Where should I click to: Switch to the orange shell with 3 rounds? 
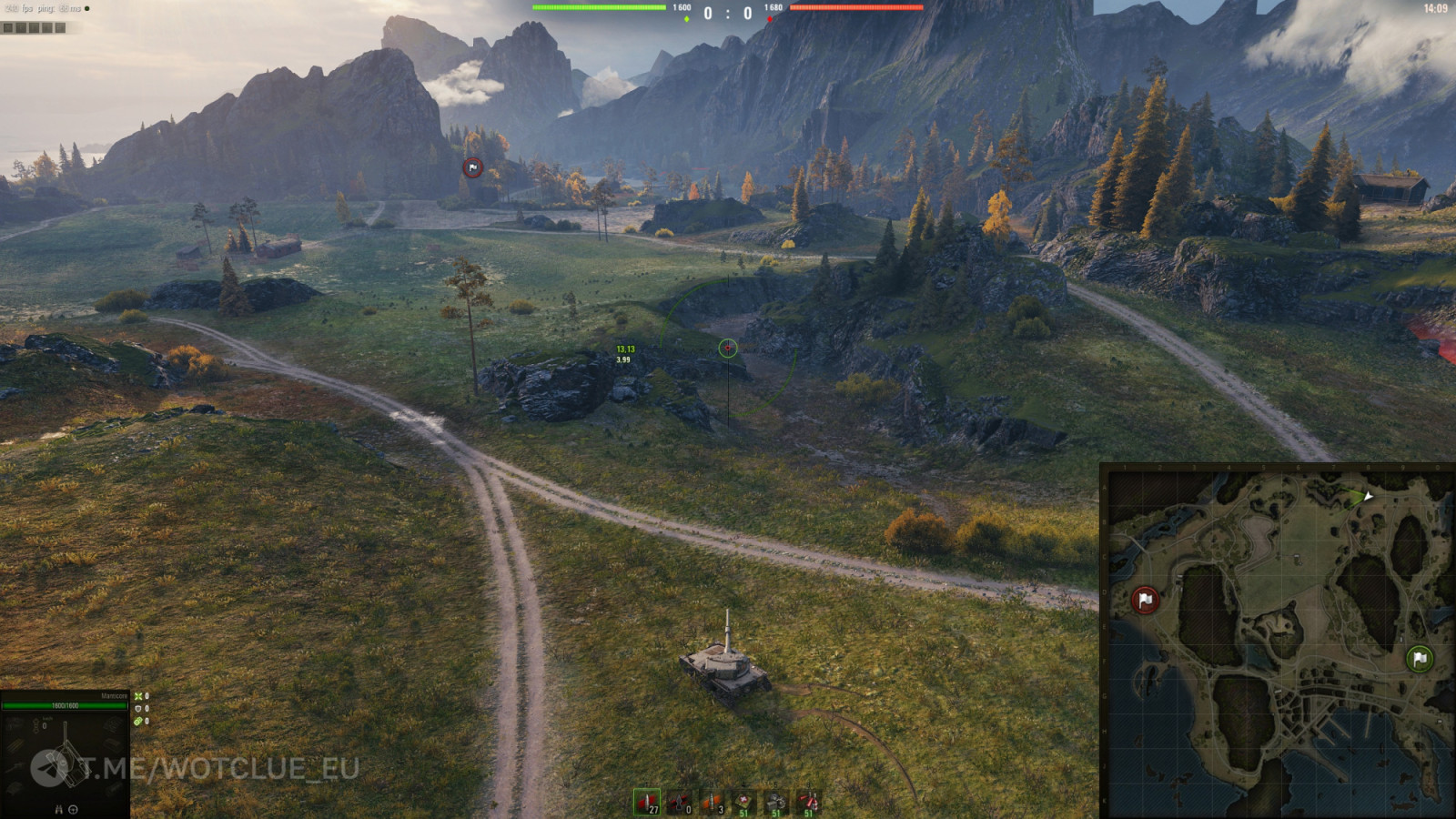coord(712,803)
